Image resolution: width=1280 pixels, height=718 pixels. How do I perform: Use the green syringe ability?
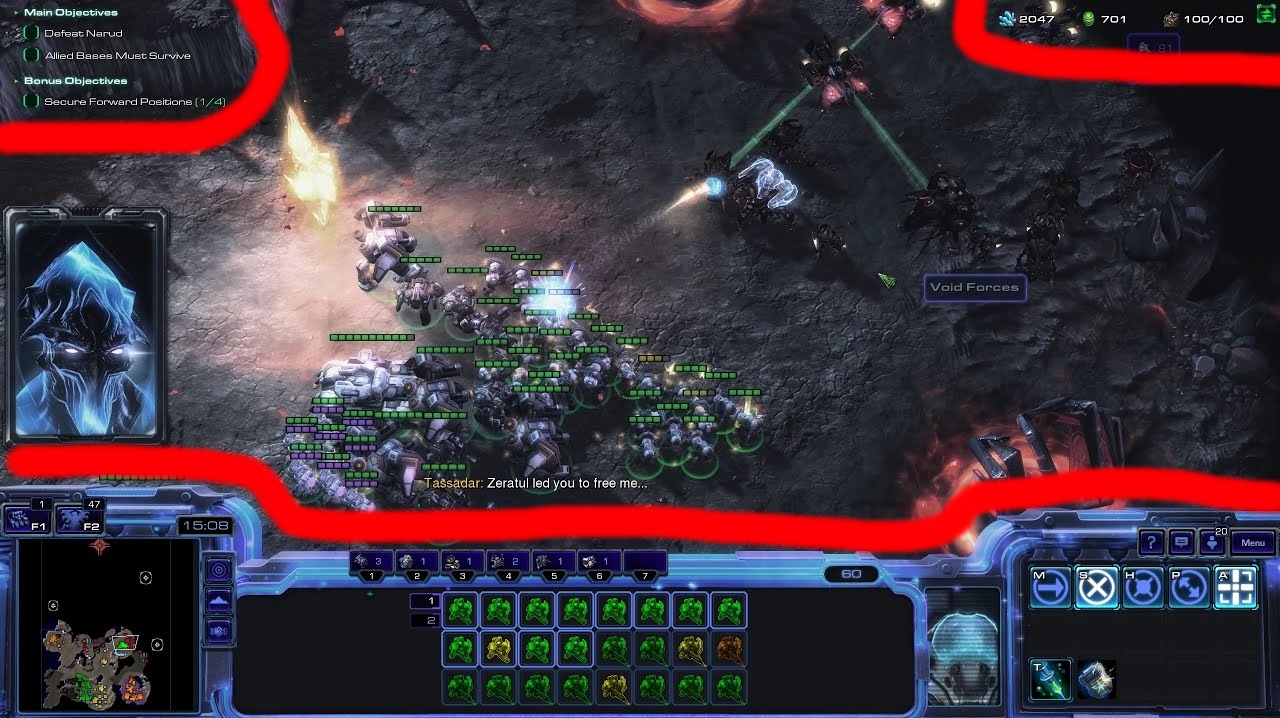(x=1050, y=680)
